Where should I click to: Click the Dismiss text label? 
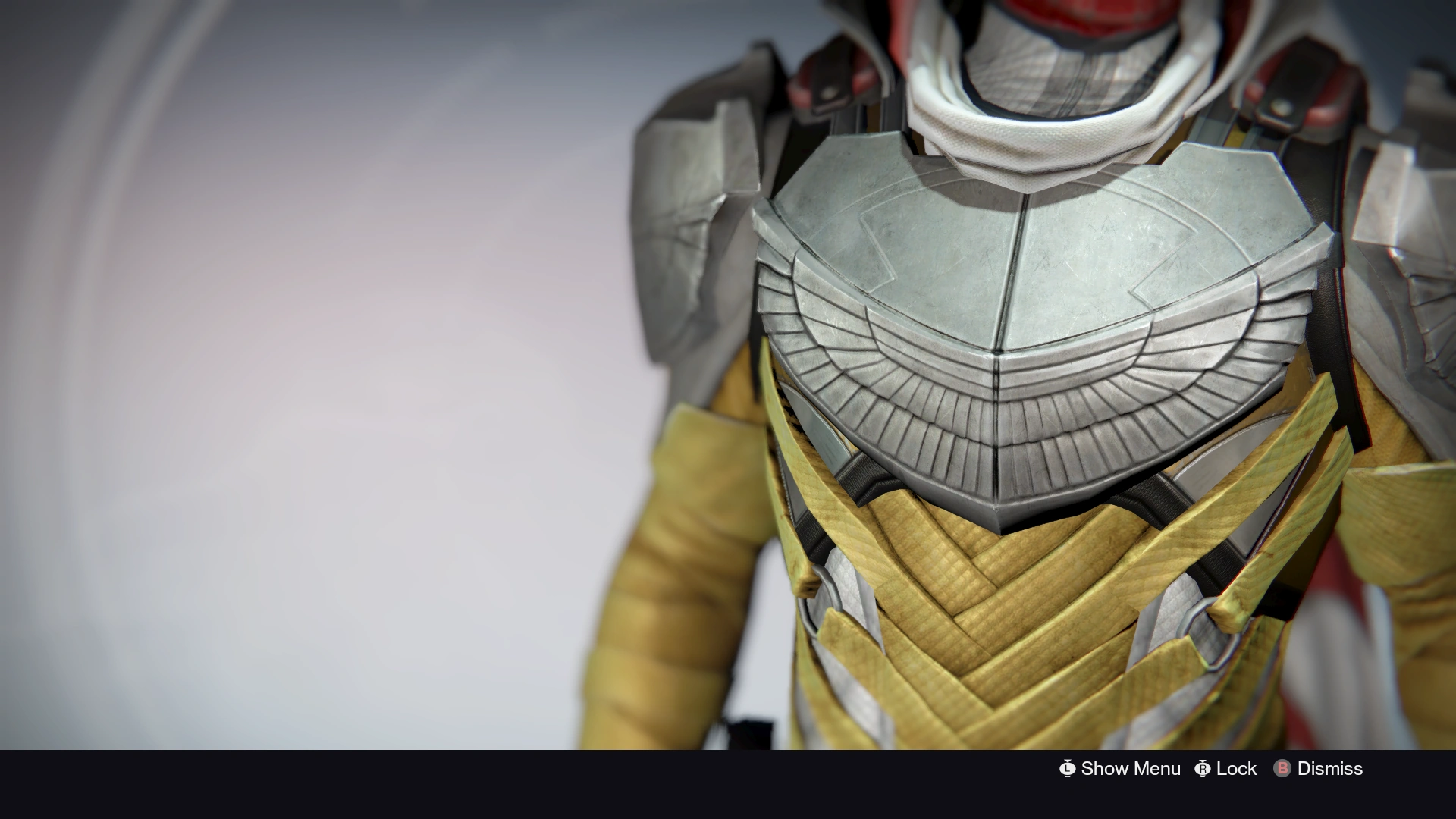(1330, 768)
